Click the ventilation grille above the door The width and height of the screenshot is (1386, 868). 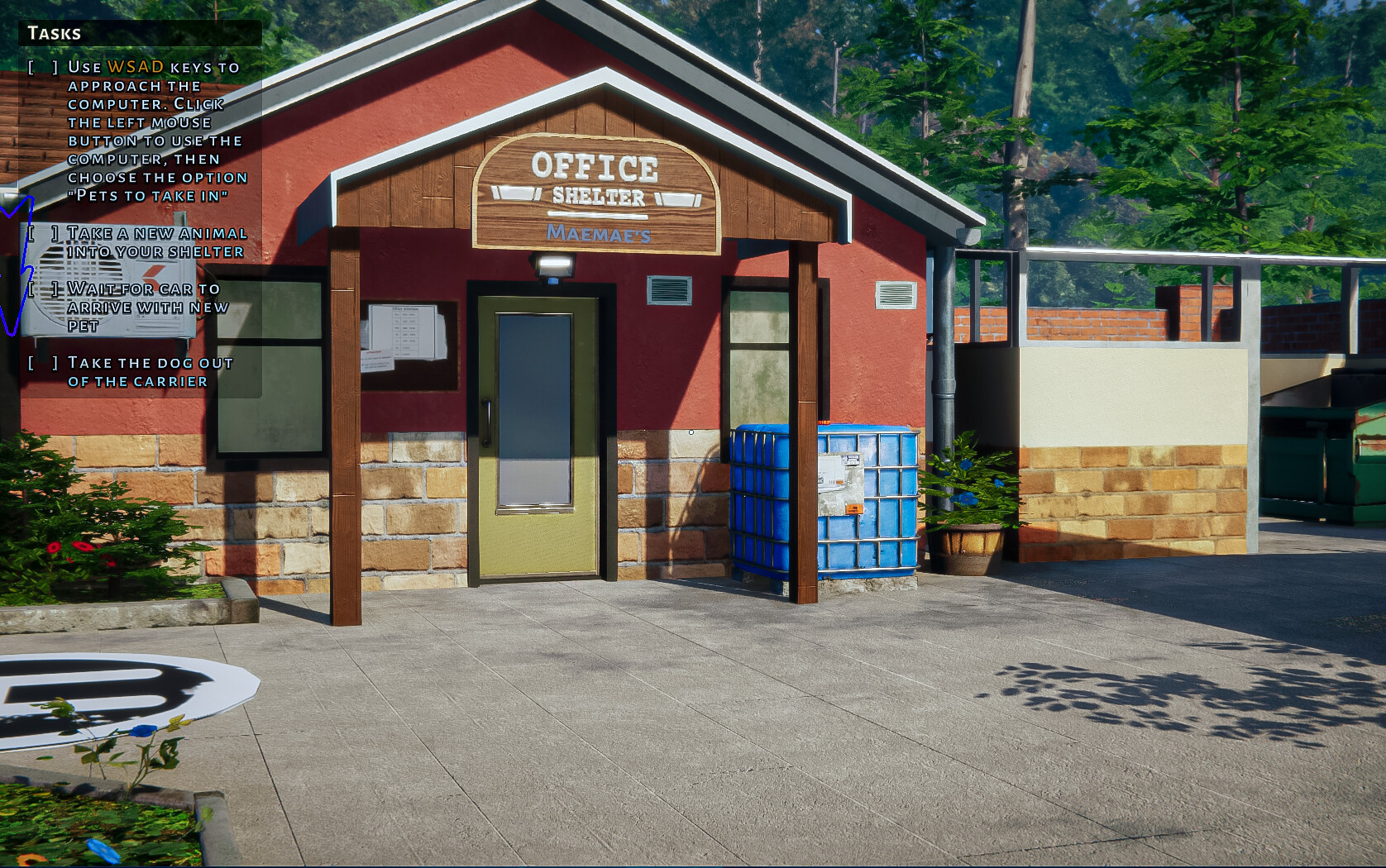pos(671,289)
